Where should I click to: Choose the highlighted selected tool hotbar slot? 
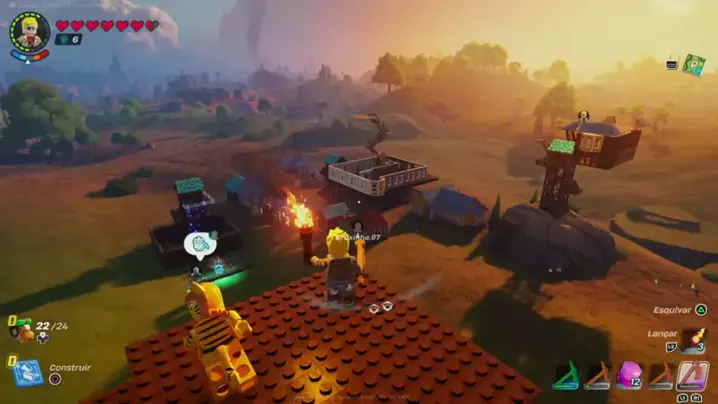(x=692, y=375)
